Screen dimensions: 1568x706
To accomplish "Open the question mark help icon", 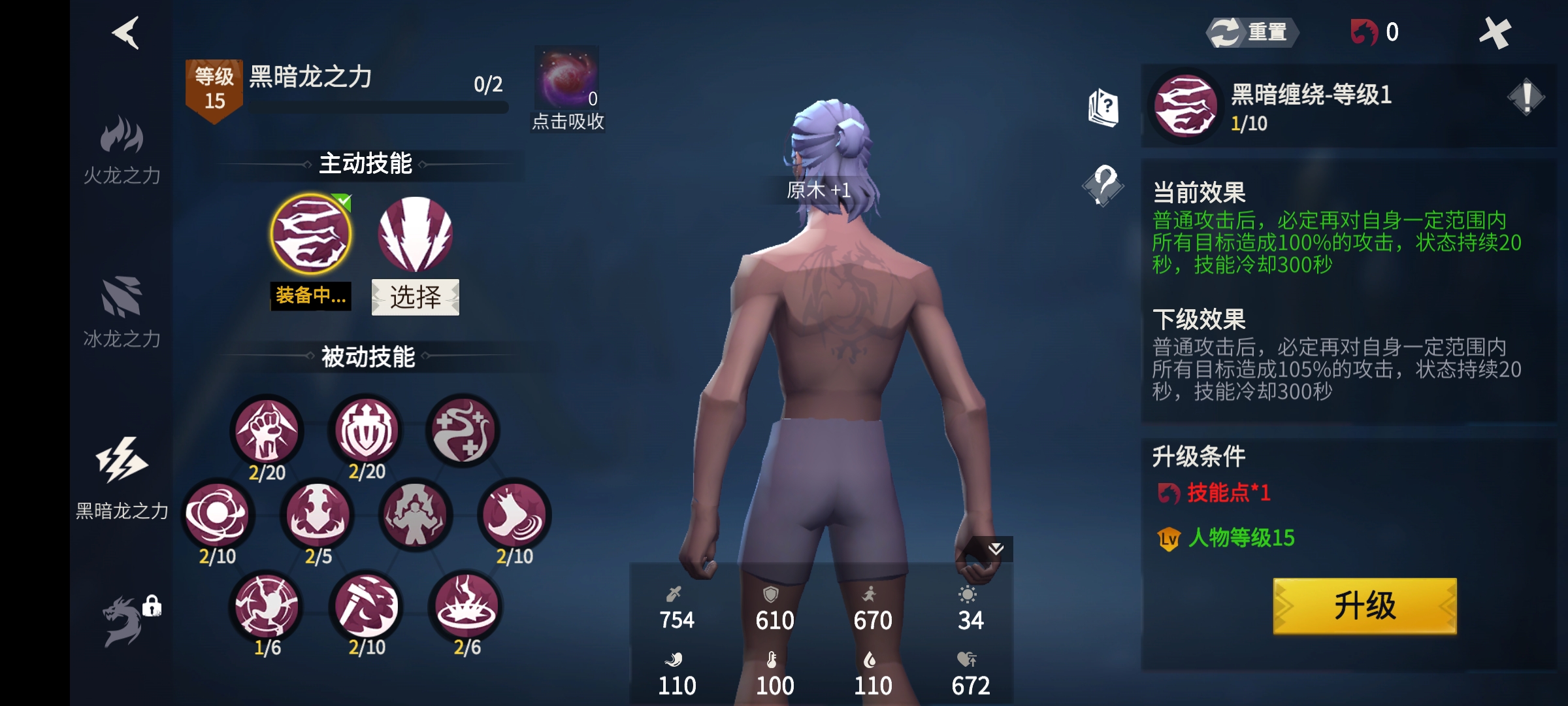I will point(1103,185).
